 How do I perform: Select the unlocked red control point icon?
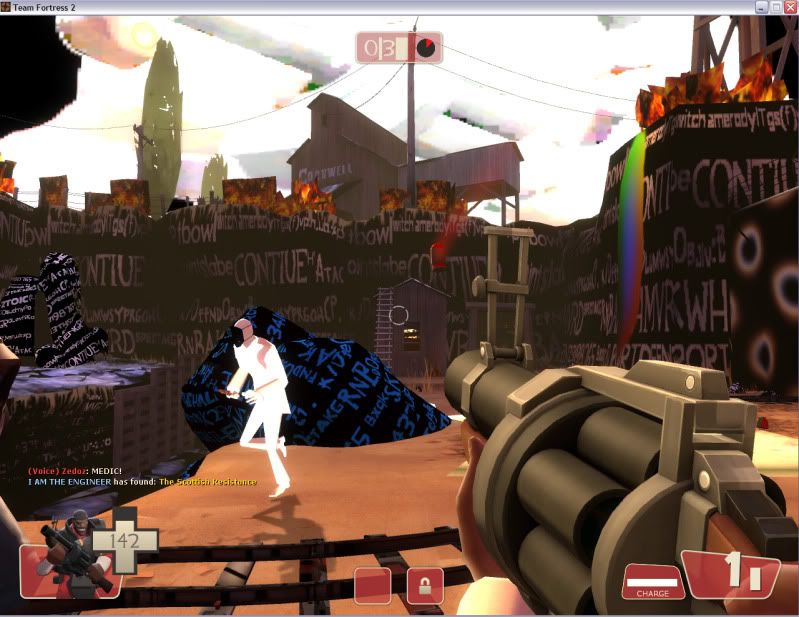tap(372, 586)
